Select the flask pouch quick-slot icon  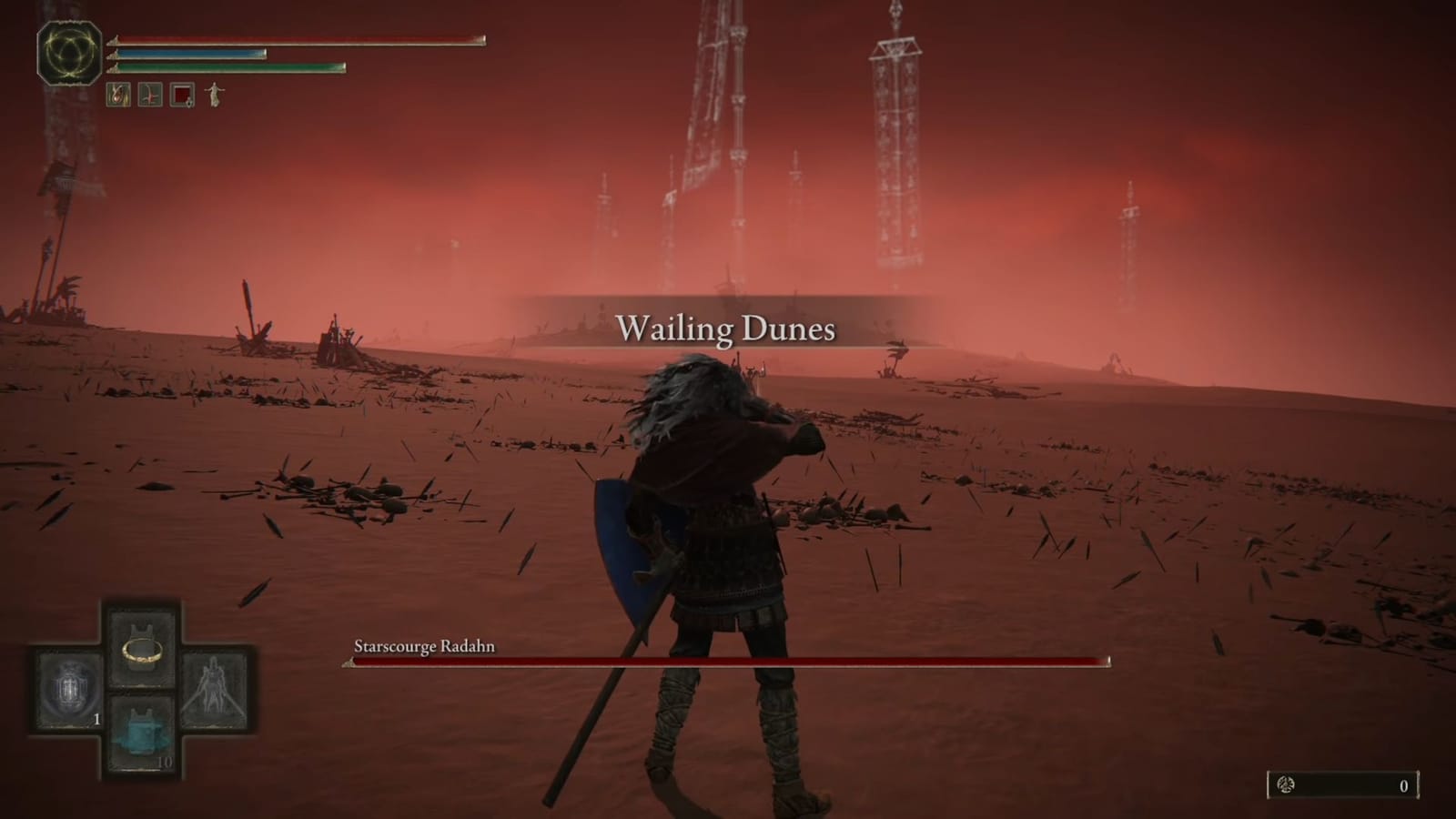118,94
